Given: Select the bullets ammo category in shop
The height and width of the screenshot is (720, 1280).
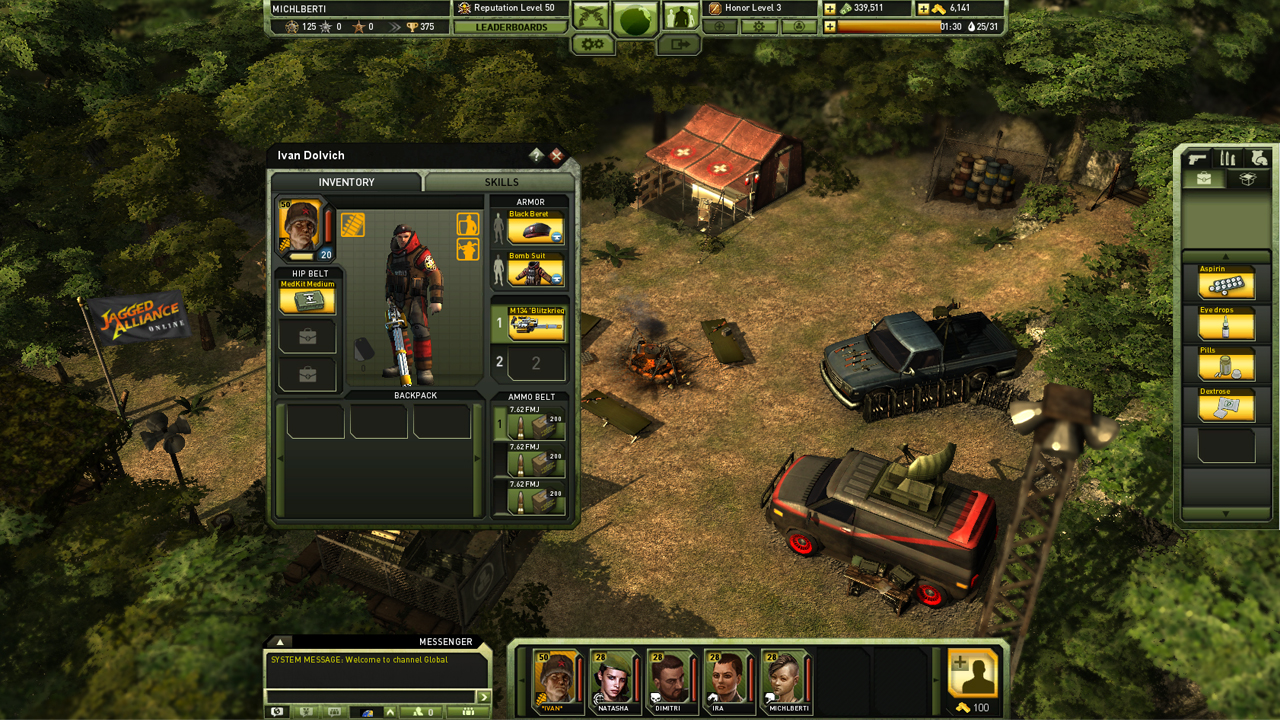Looking at the screenshot, I should click(x=1228, y=157).
